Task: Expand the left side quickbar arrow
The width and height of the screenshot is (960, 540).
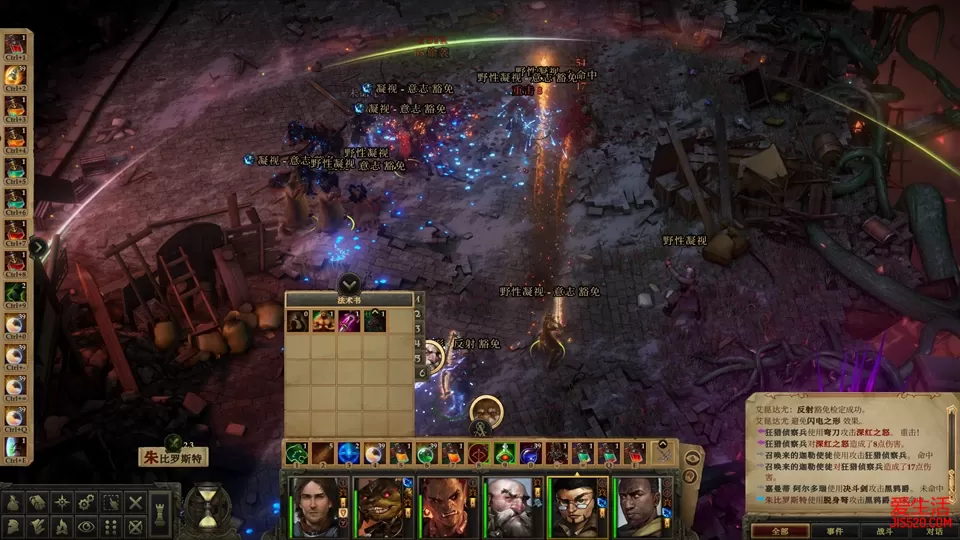Action: point(39,247)
